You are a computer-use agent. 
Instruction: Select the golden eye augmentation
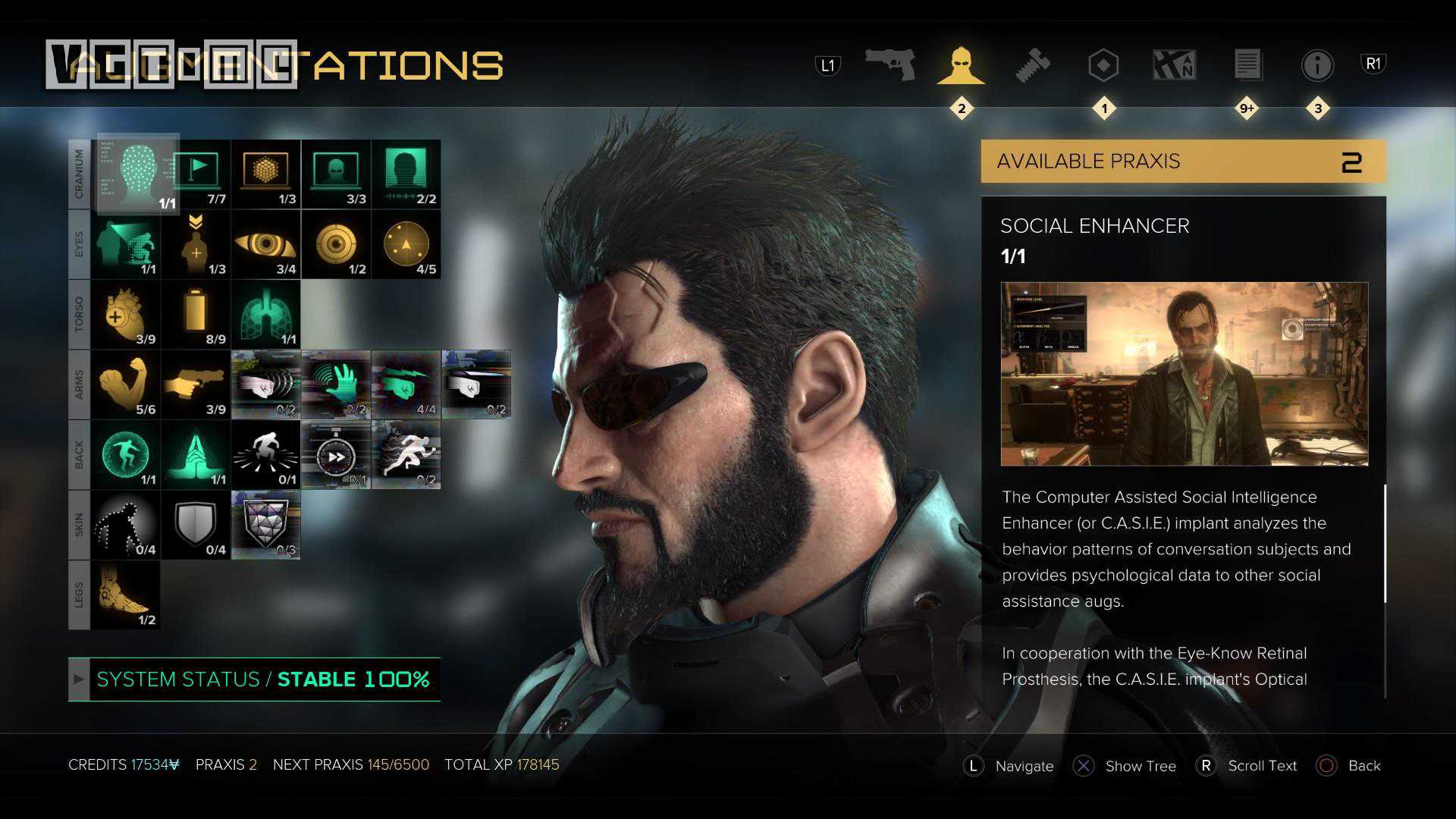click(x=265, y=244)
